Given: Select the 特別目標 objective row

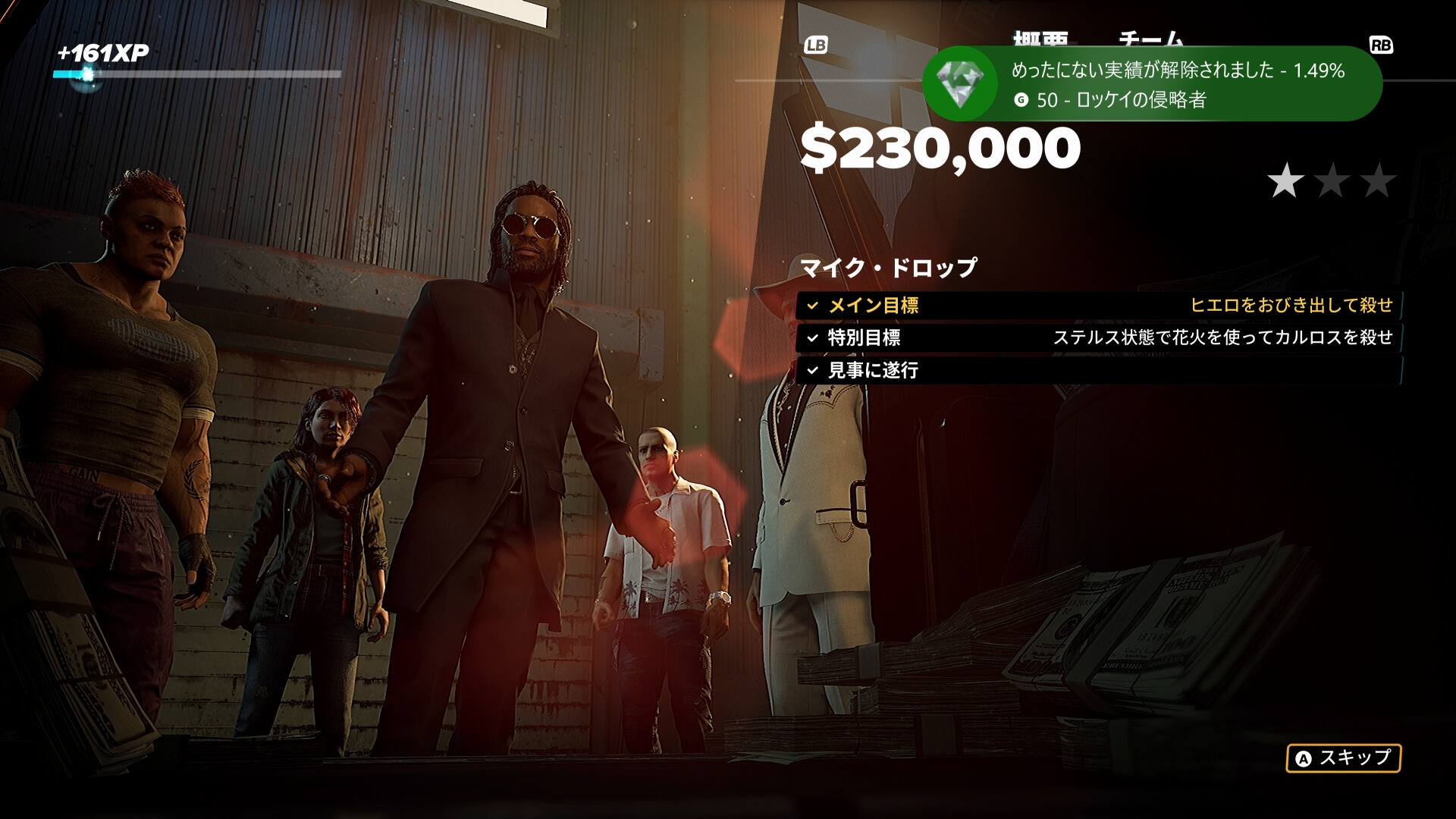Looking at the screenshot, I should click(x=1098, y=337).
